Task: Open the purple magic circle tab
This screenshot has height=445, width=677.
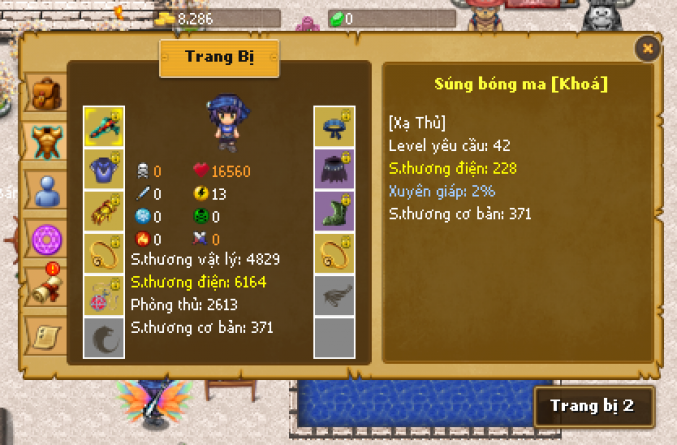Action: [45, 239]
